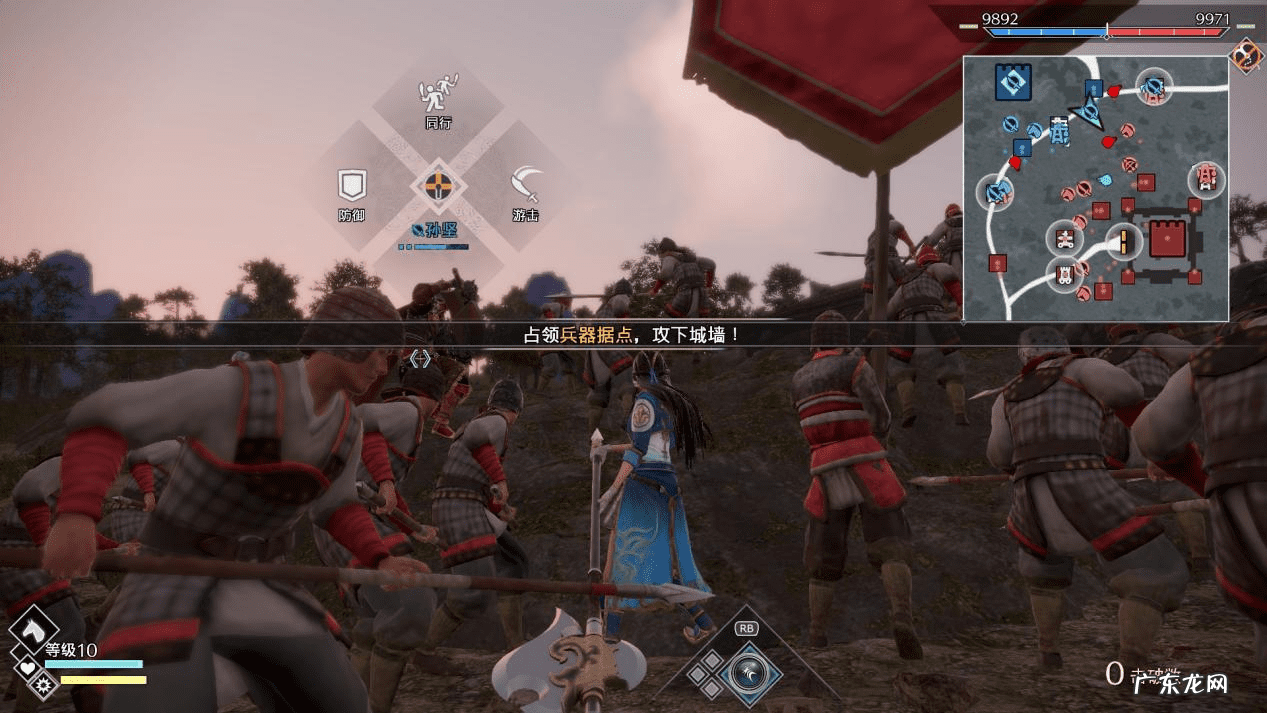
Task: Select the large red castle on the minimap
Action: [x=1166, y=240]
